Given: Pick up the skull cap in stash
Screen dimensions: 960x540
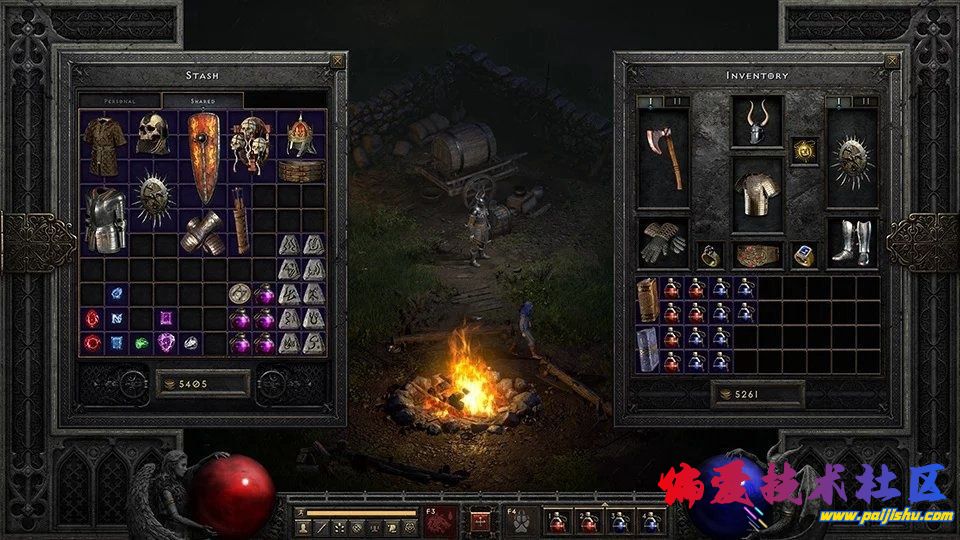Looking at the screenshot, I should (x=152, y=132).
